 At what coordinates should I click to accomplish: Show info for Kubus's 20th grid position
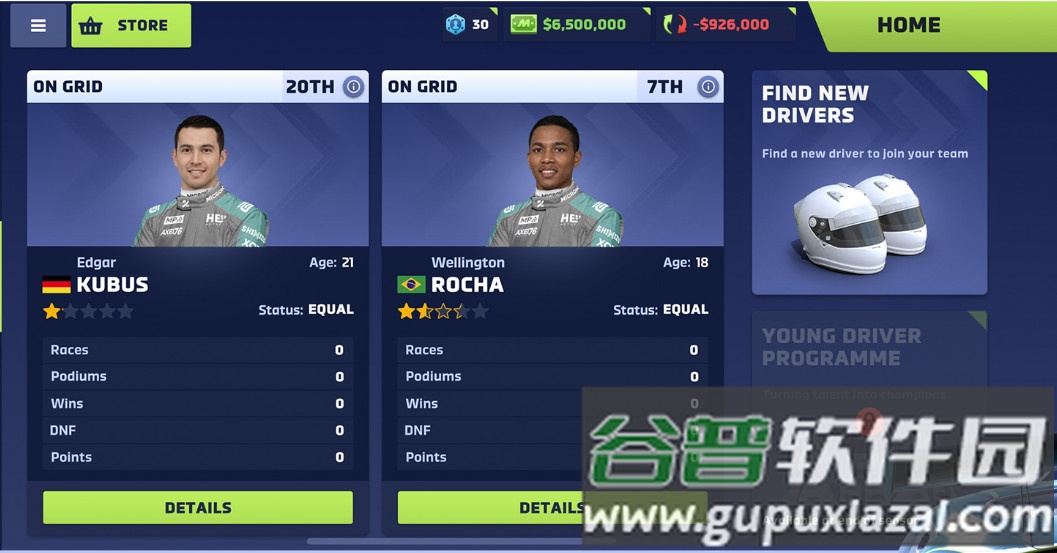click(x=353, y=87)
